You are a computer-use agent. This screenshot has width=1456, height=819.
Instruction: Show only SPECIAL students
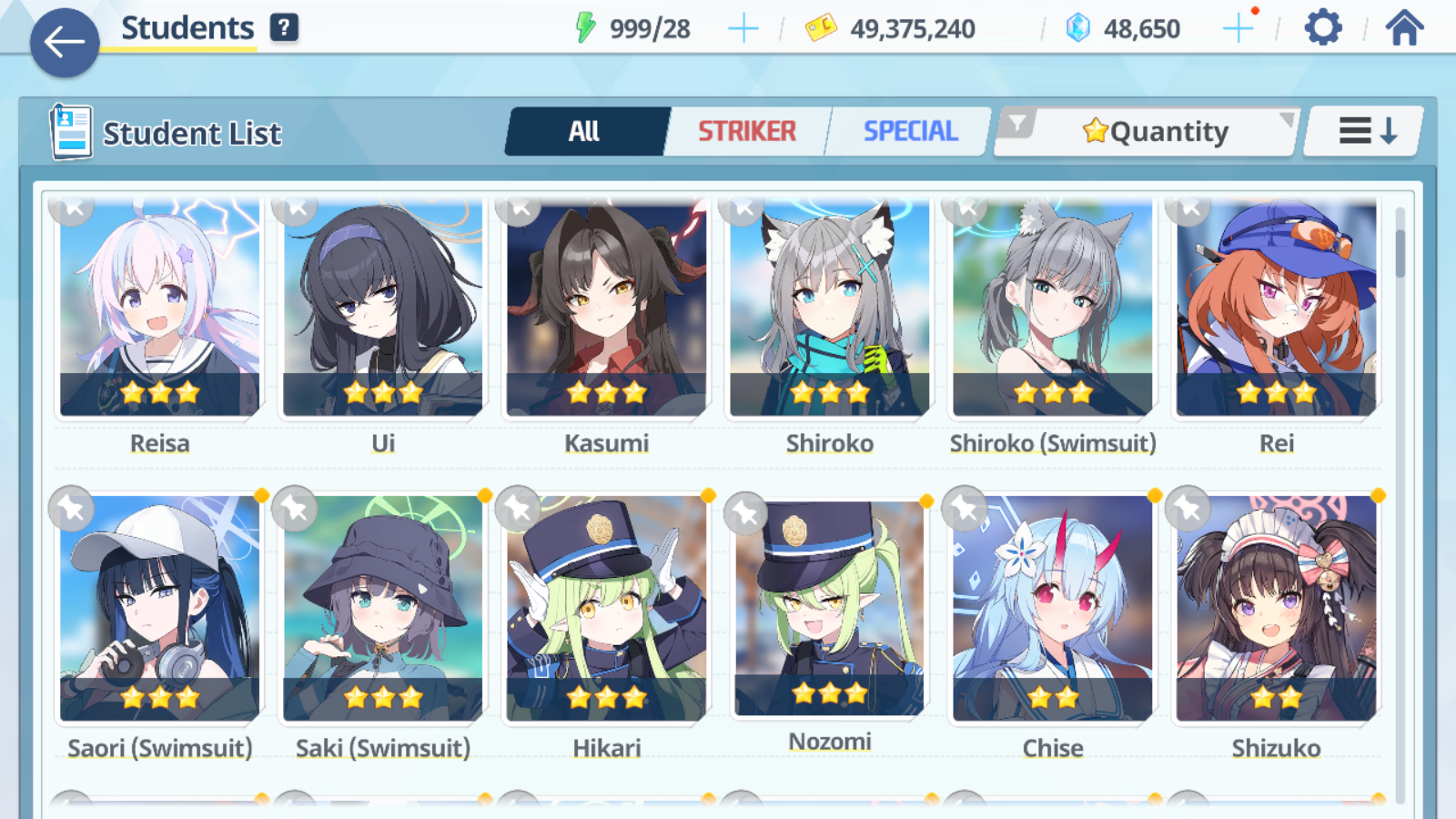coord(910,132)
